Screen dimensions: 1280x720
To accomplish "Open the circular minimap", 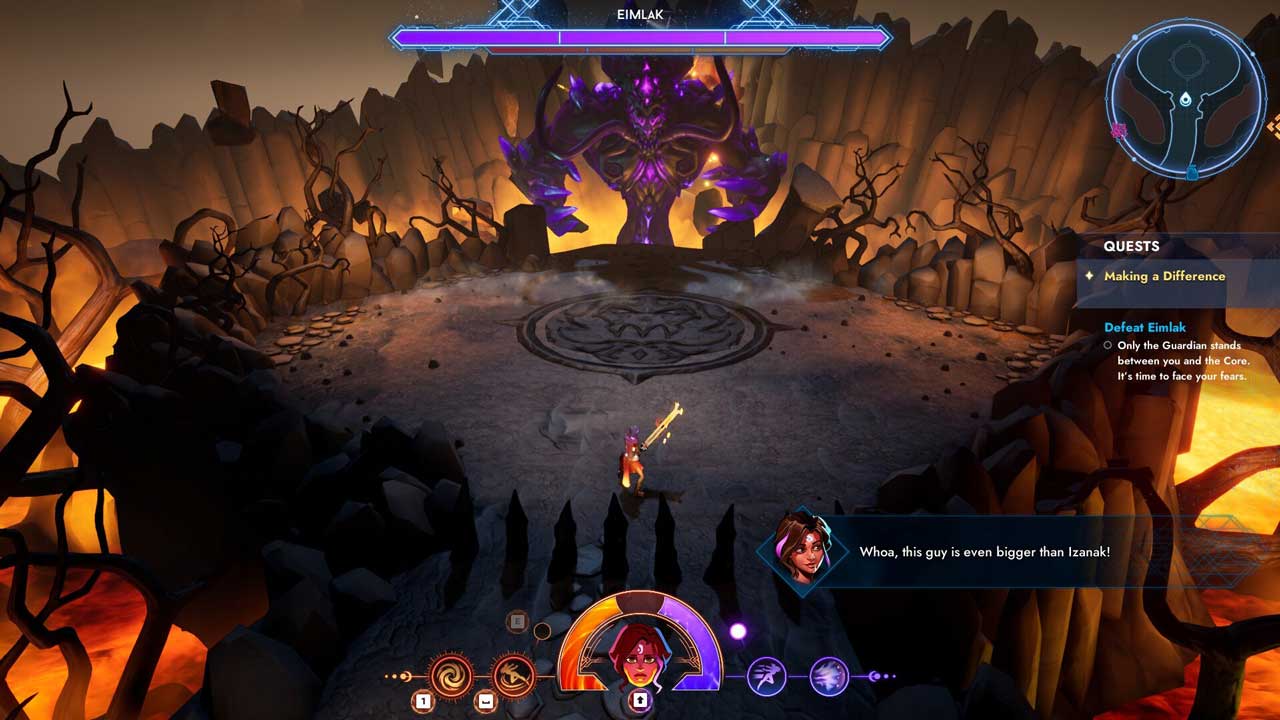I will tap(1185, 100).
